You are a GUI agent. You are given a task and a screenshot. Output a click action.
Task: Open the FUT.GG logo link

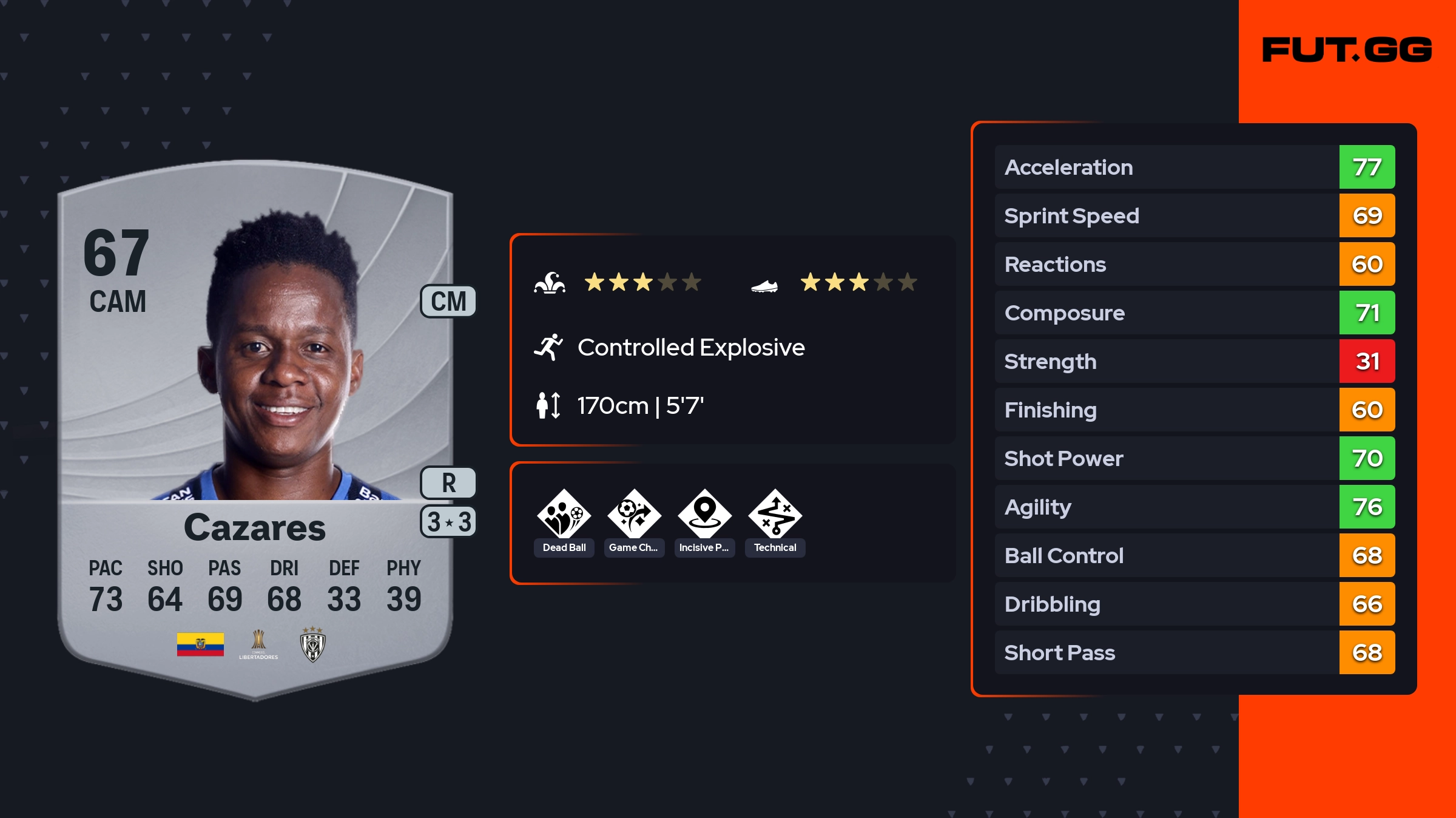[x=1347, y=50]
